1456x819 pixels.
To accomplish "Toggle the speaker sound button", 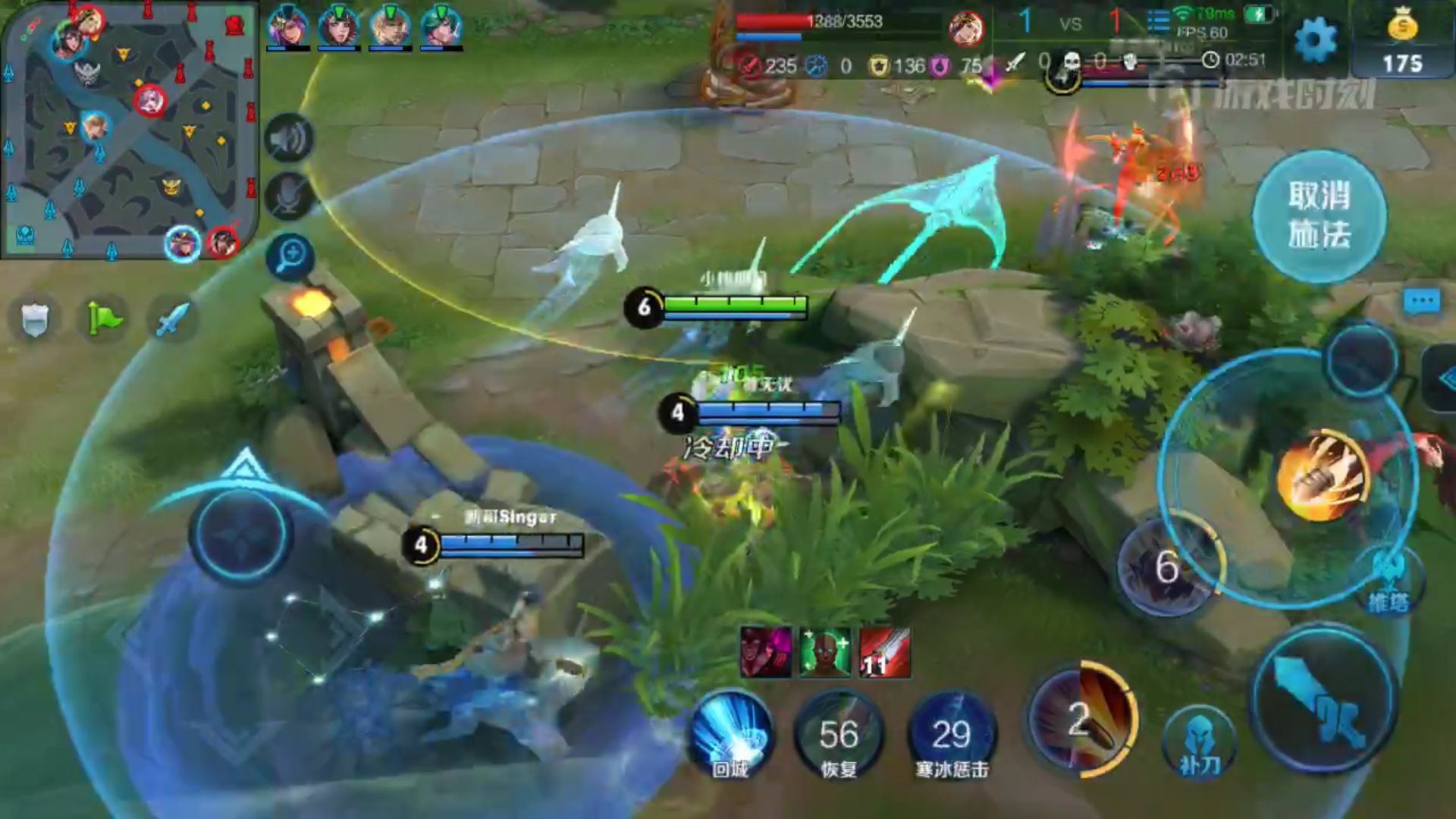I will click(289, 139).
